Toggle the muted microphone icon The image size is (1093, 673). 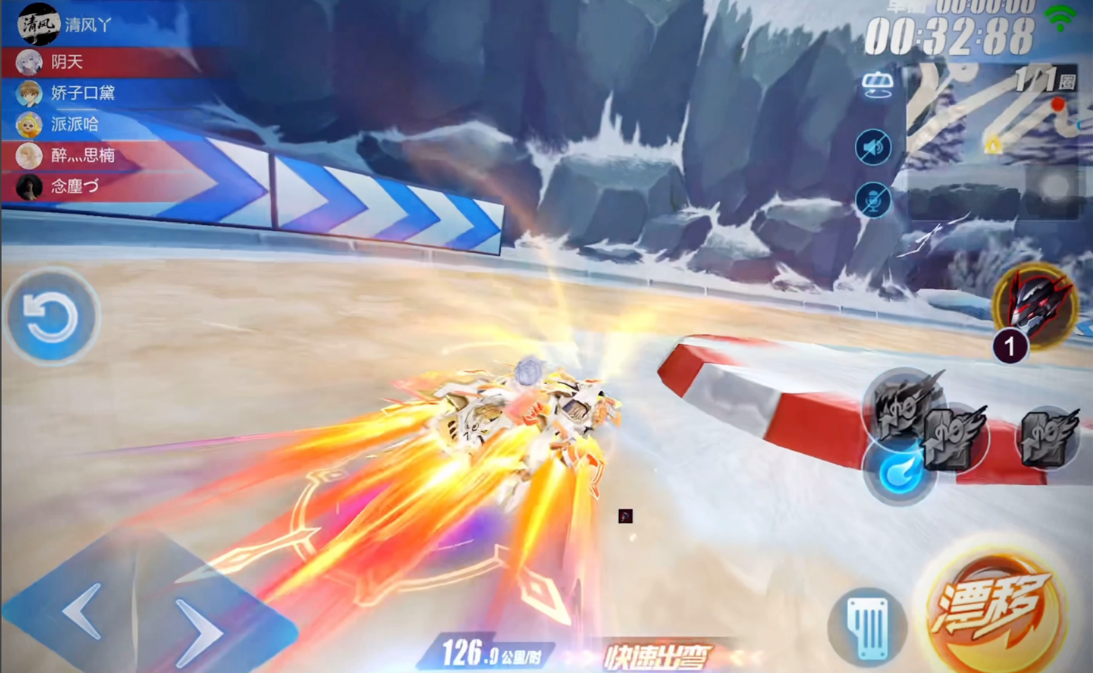point(874,200)
